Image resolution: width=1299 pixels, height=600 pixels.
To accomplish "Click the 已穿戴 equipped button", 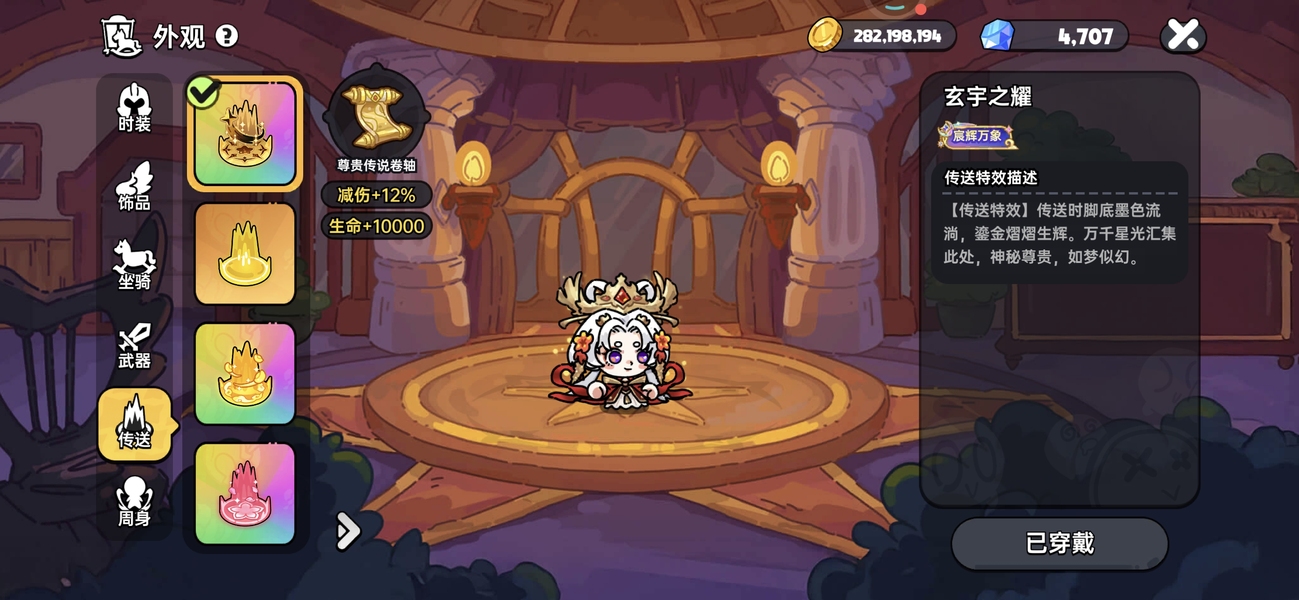I will [1059, 544].
